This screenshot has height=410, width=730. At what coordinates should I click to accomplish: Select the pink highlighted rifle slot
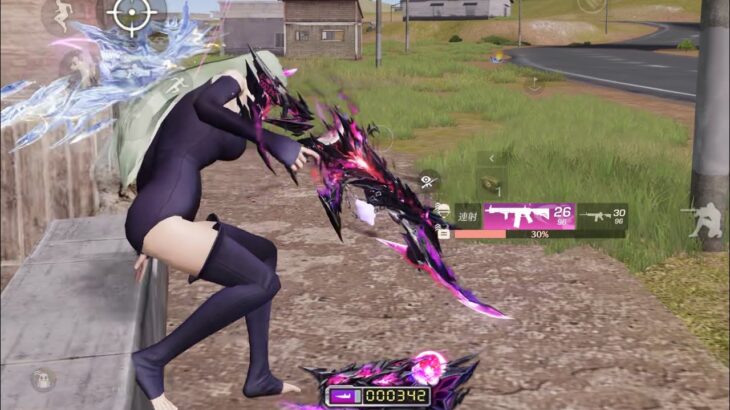pos(529,215)
